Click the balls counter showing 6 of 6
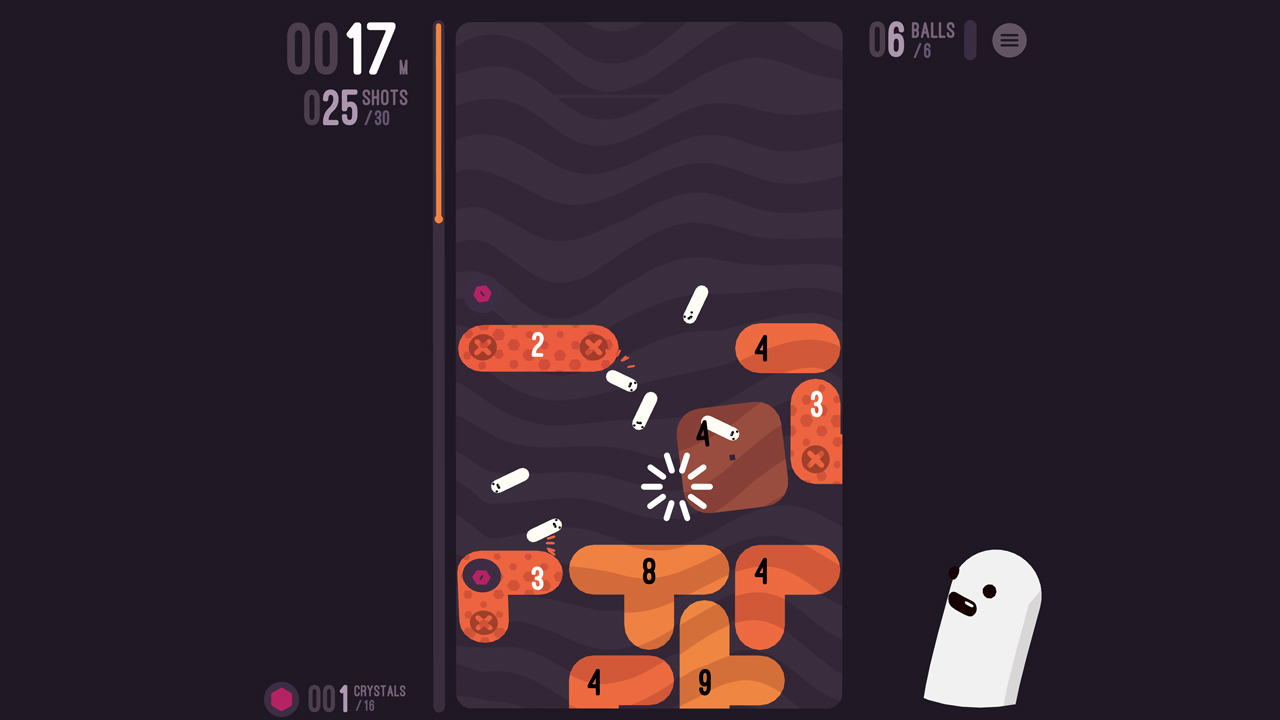This screenshot has height=720, width=1280. [912, 38]
